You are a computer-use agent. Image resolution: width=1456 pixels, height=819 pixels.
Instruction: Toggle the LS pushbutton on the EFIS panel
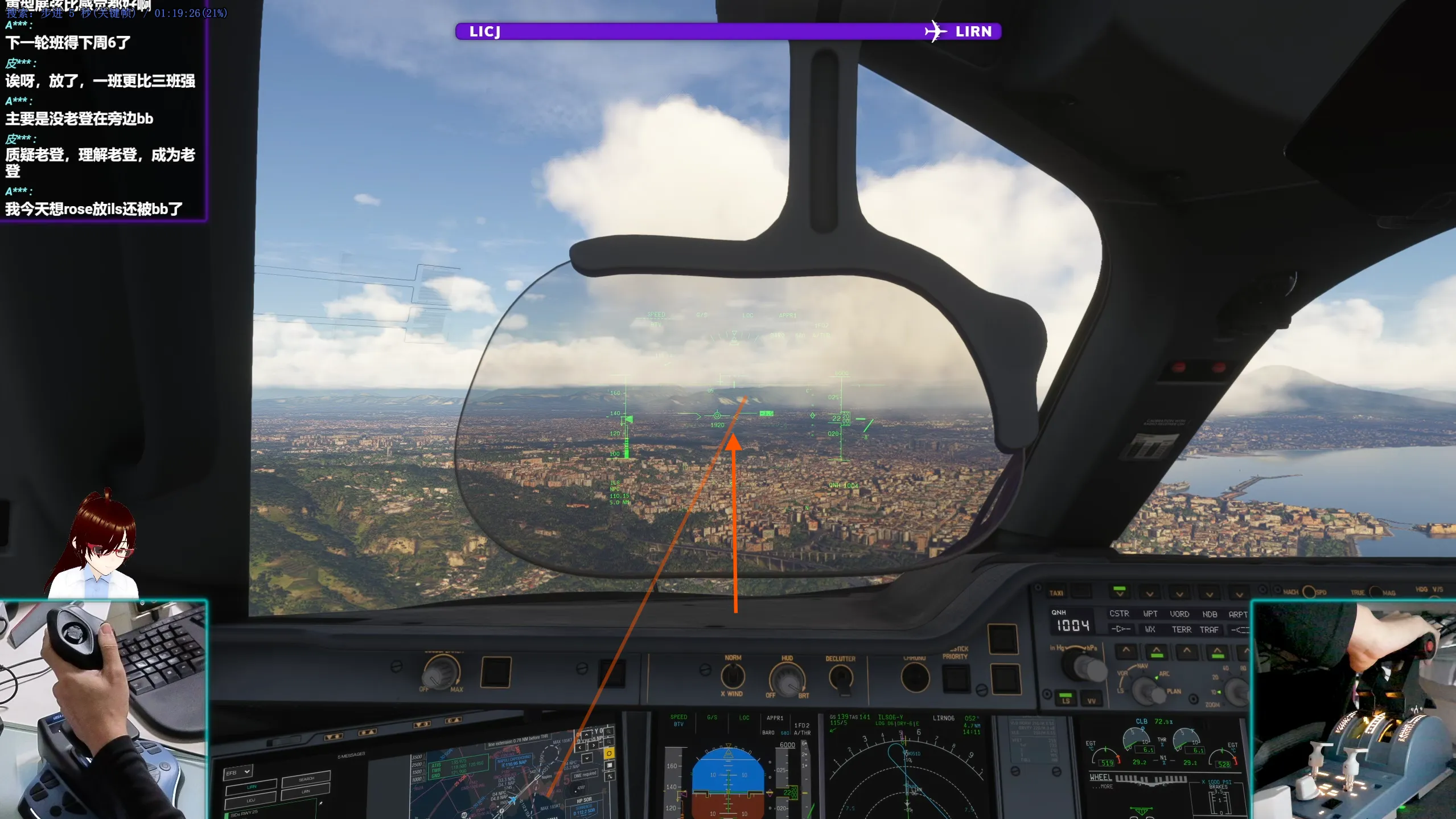tap(1066, 698)
